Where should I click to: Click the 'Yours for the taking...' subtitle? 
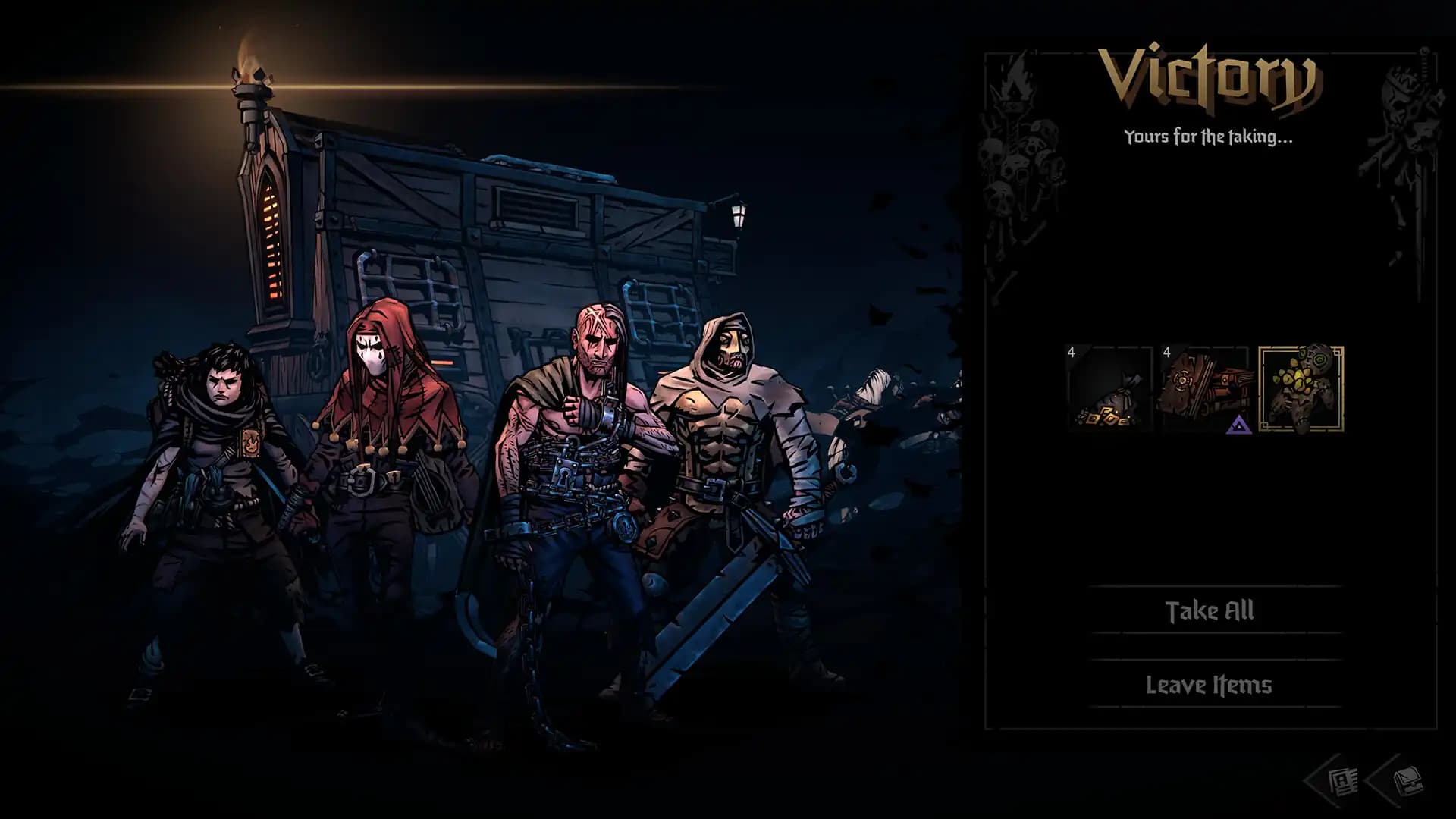pos(1207,137)
